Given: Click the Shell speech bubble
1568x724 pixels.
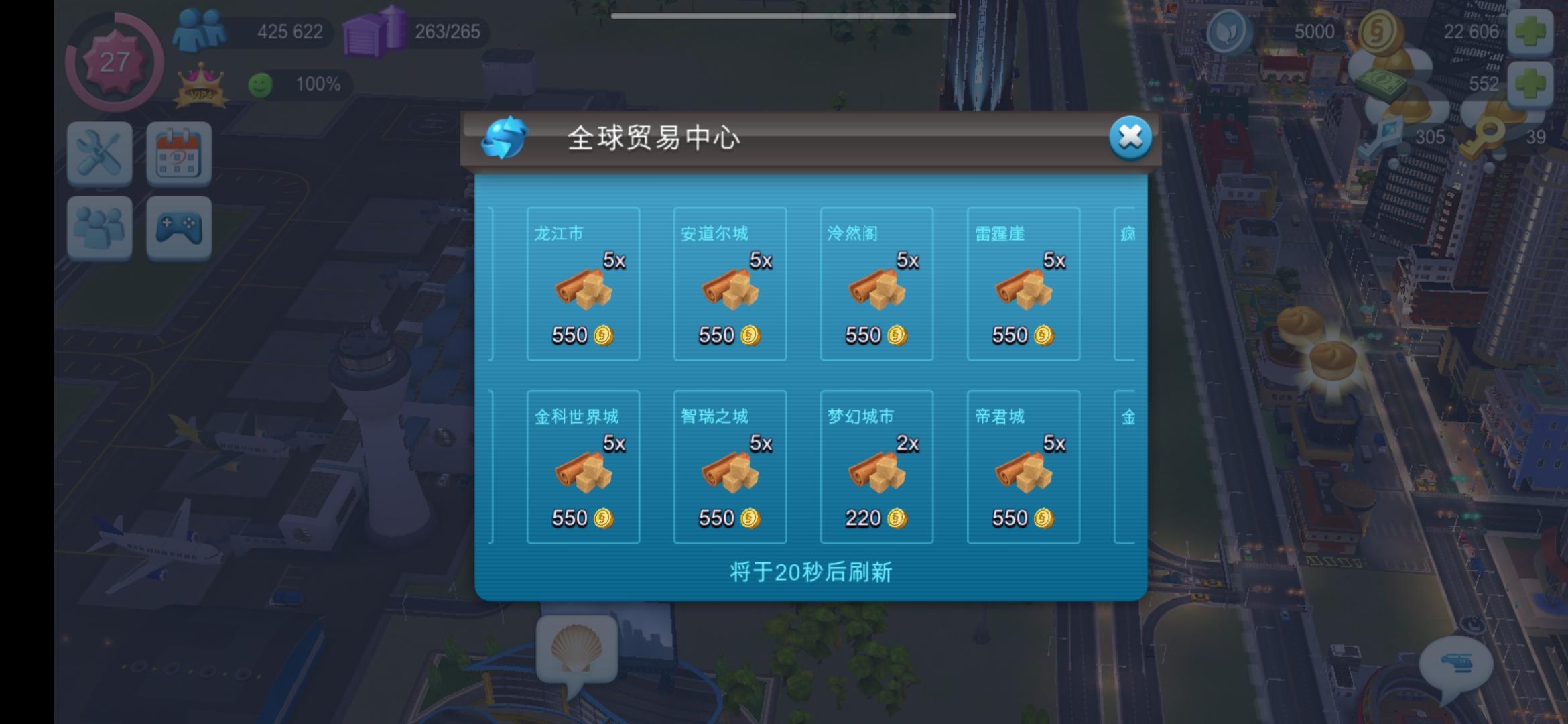Looking at the screenshot, I should pyautogui.click(x=578, y=646).
